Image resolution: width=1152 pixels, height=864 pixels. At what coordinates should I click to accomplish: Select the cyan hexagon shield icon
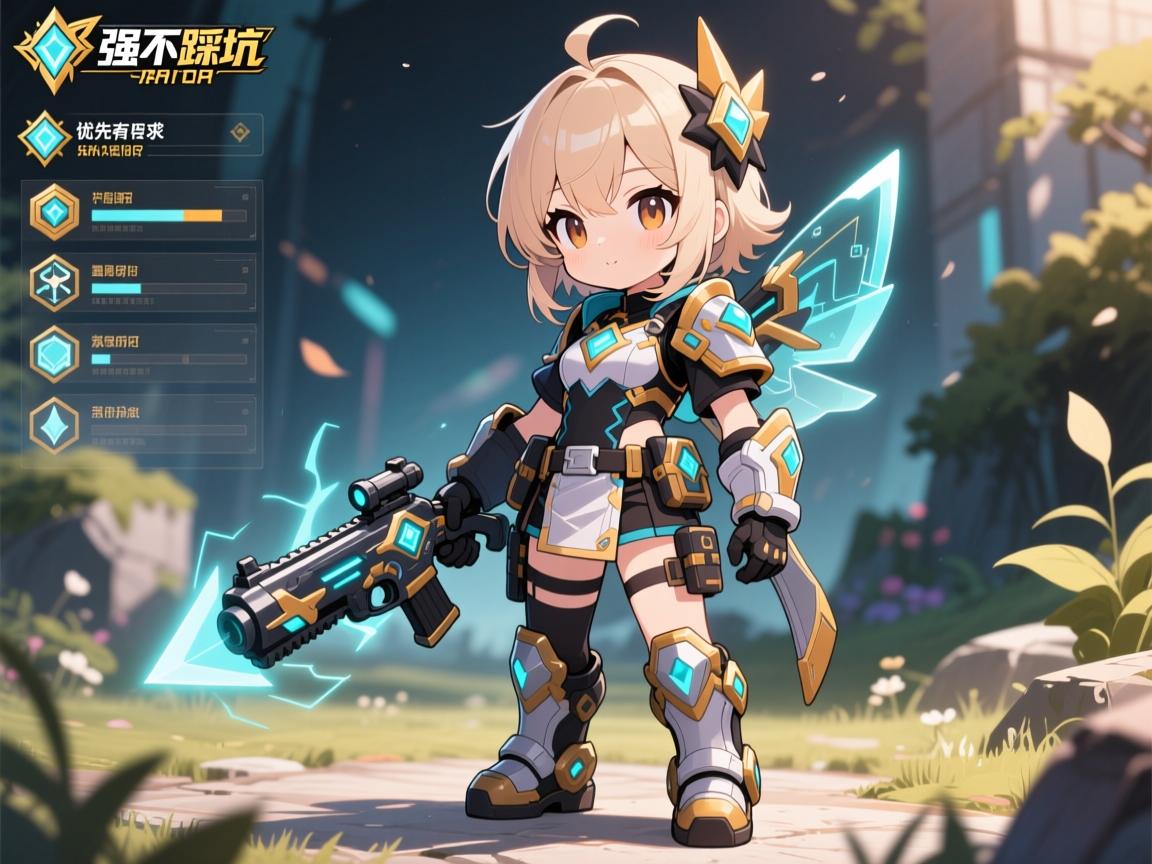tap(54, 353)
